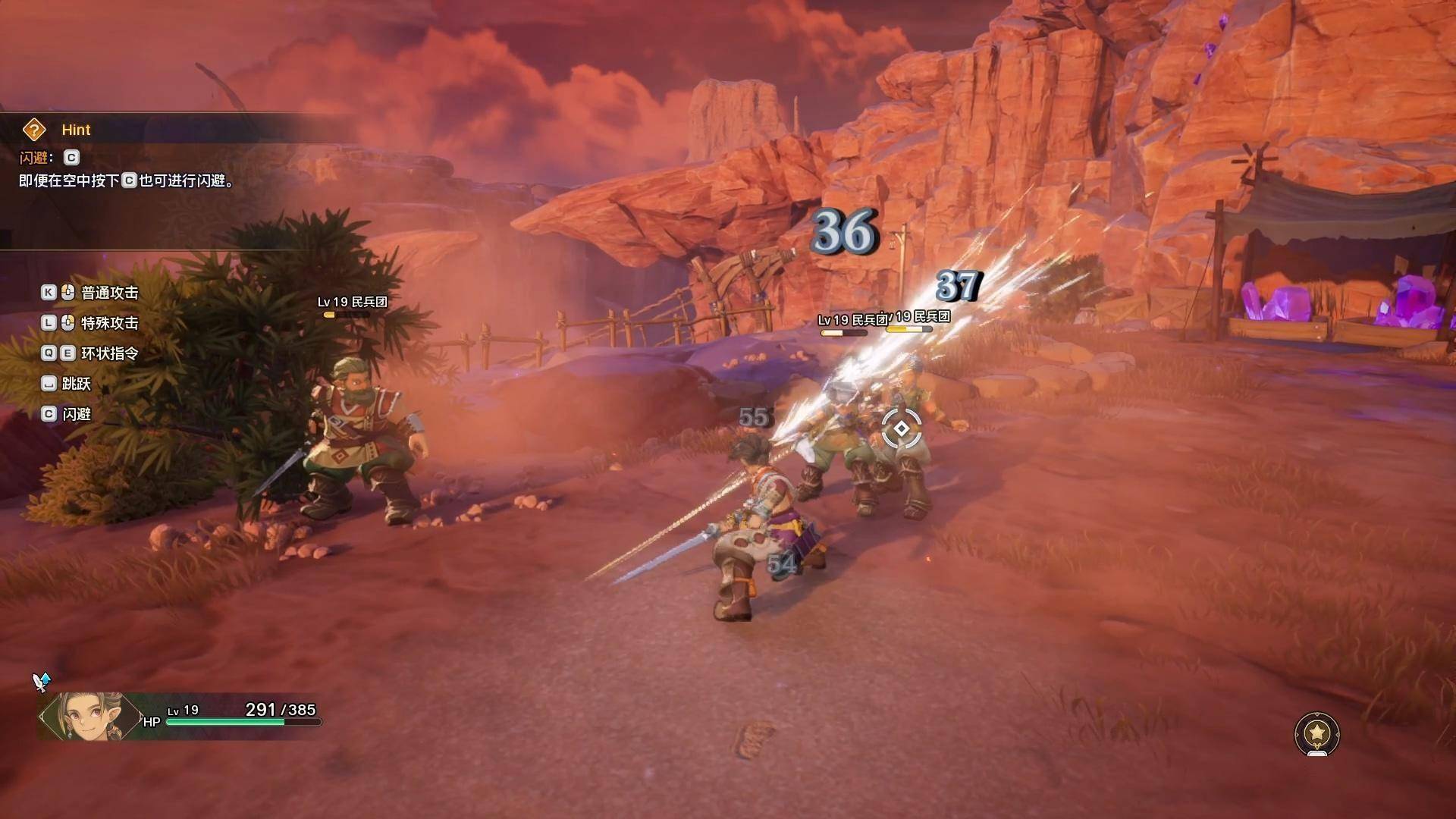Select the gold star medallion icon
This screenshot has height=819, width=1456.
click(x=1317, y=733)
